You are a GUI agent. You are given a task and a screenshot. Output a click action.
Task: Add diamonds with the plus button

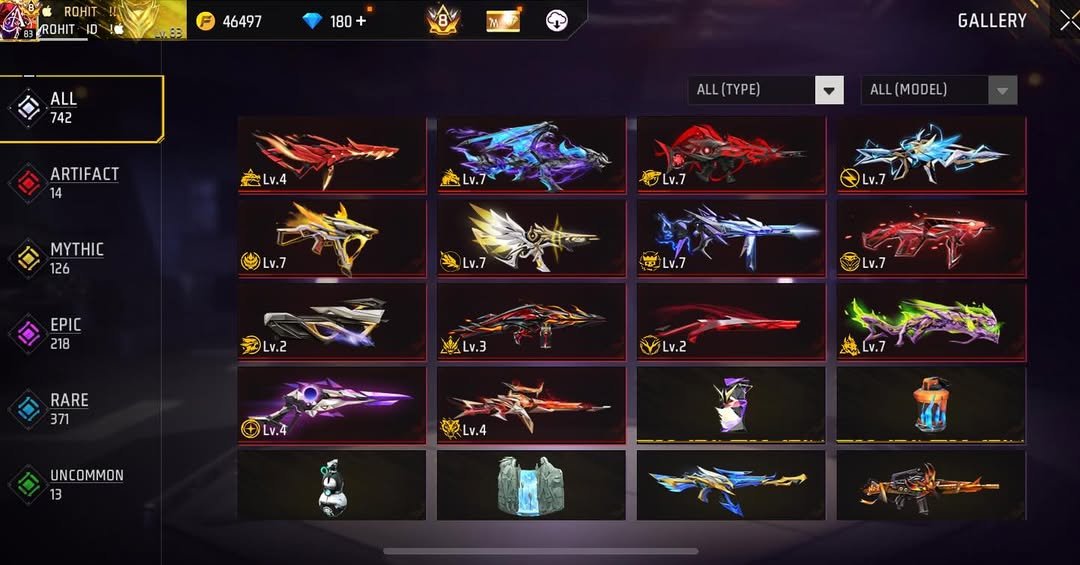point(361,21)
